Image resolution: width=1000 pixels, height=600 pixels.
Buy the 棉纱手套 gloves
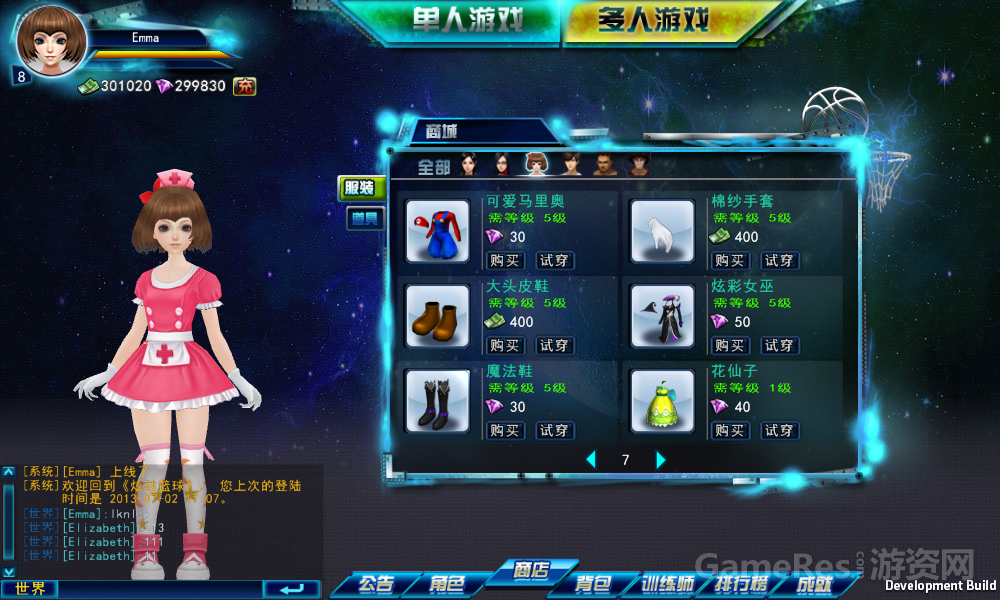point(729,260)
